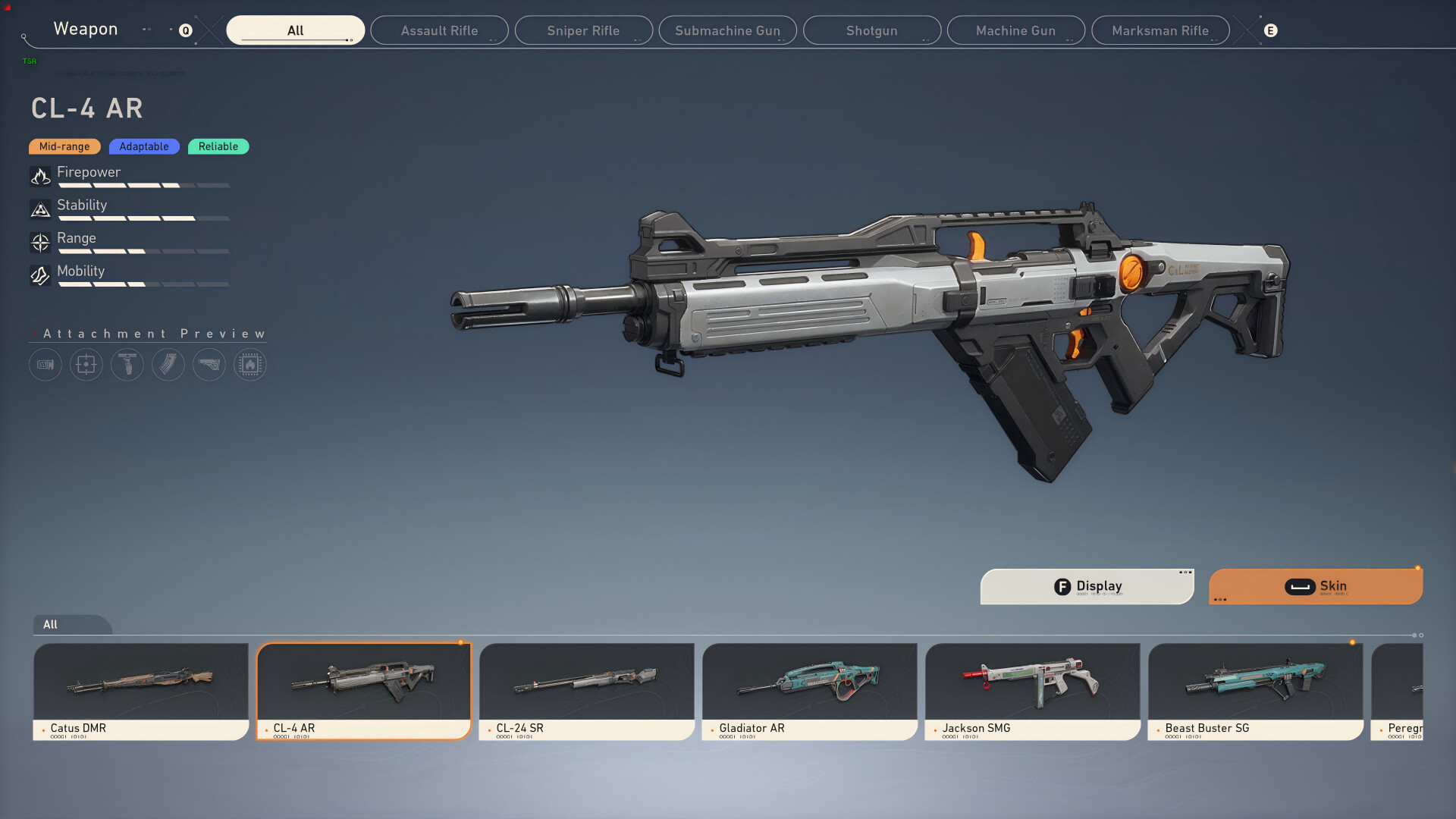Choose the CL-4 AR weapon card

(x=363, y=691)
